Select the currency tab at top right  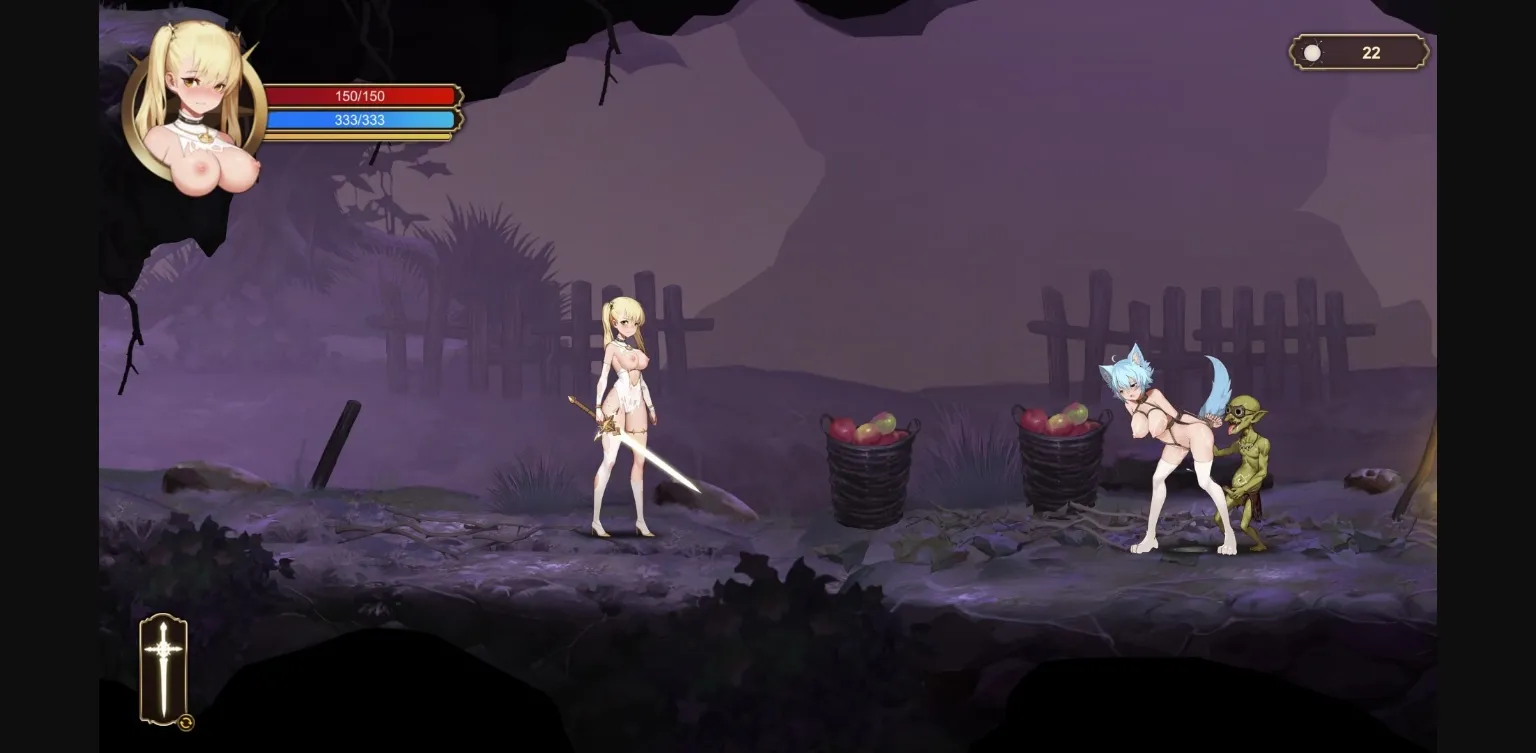(x=1356, y=52)
